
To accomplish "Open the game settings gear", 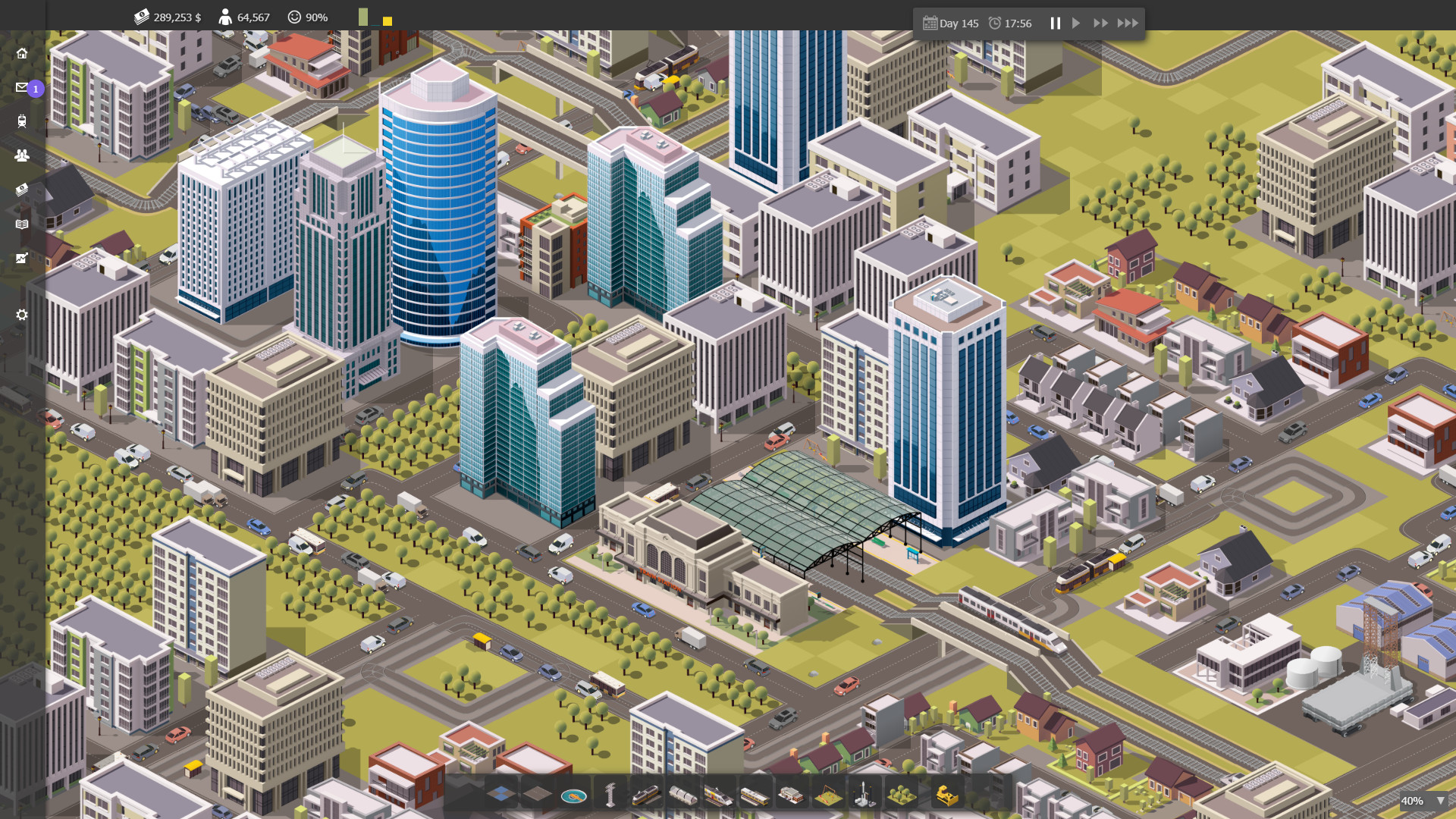I will point(22,315).
